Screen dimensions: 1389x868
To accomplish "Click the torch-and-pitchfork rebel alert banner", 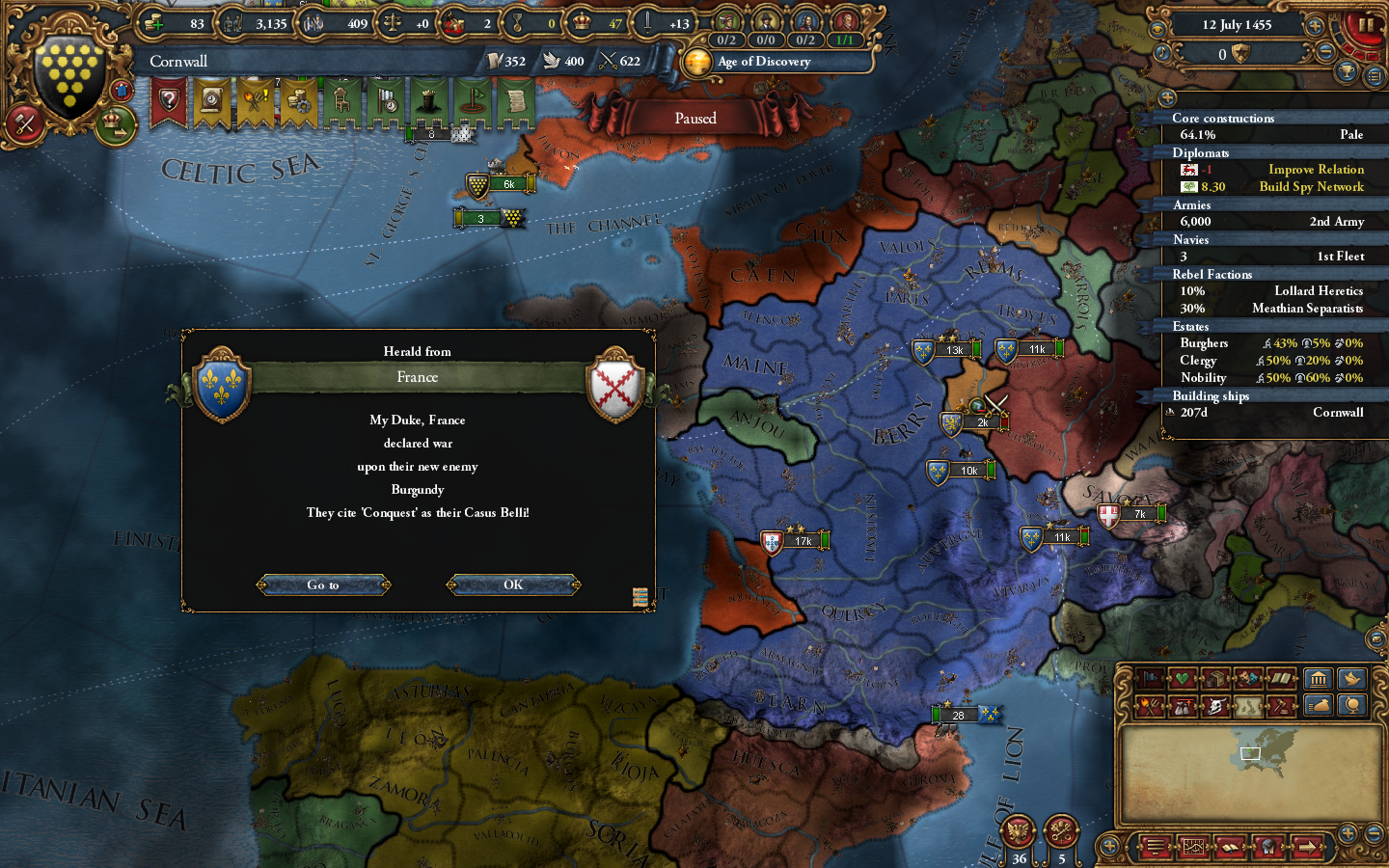I will pyautogui.click(x=255, y=101).
